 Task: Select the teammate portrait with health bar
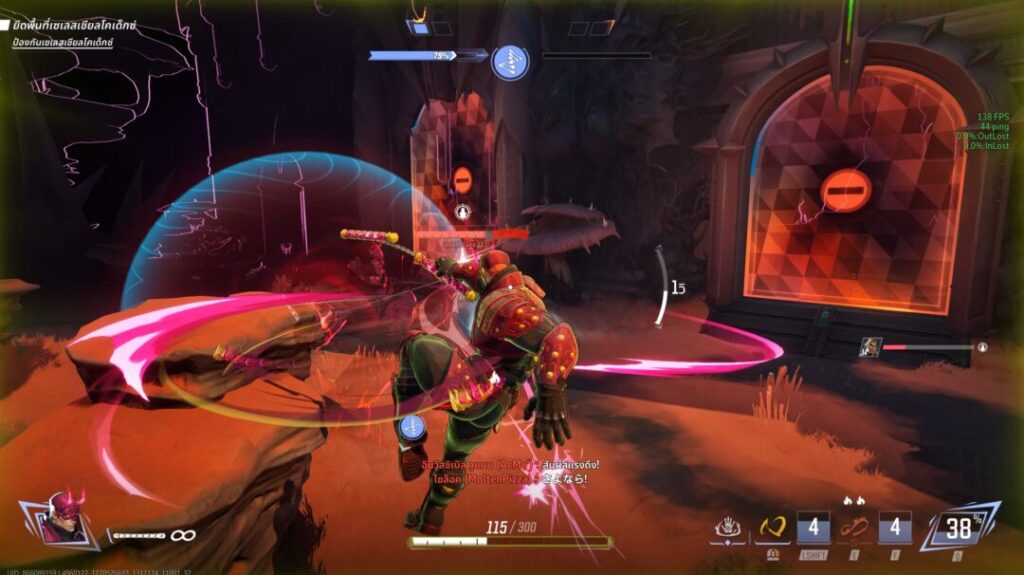pyautogui.click(x=870, y=347)
